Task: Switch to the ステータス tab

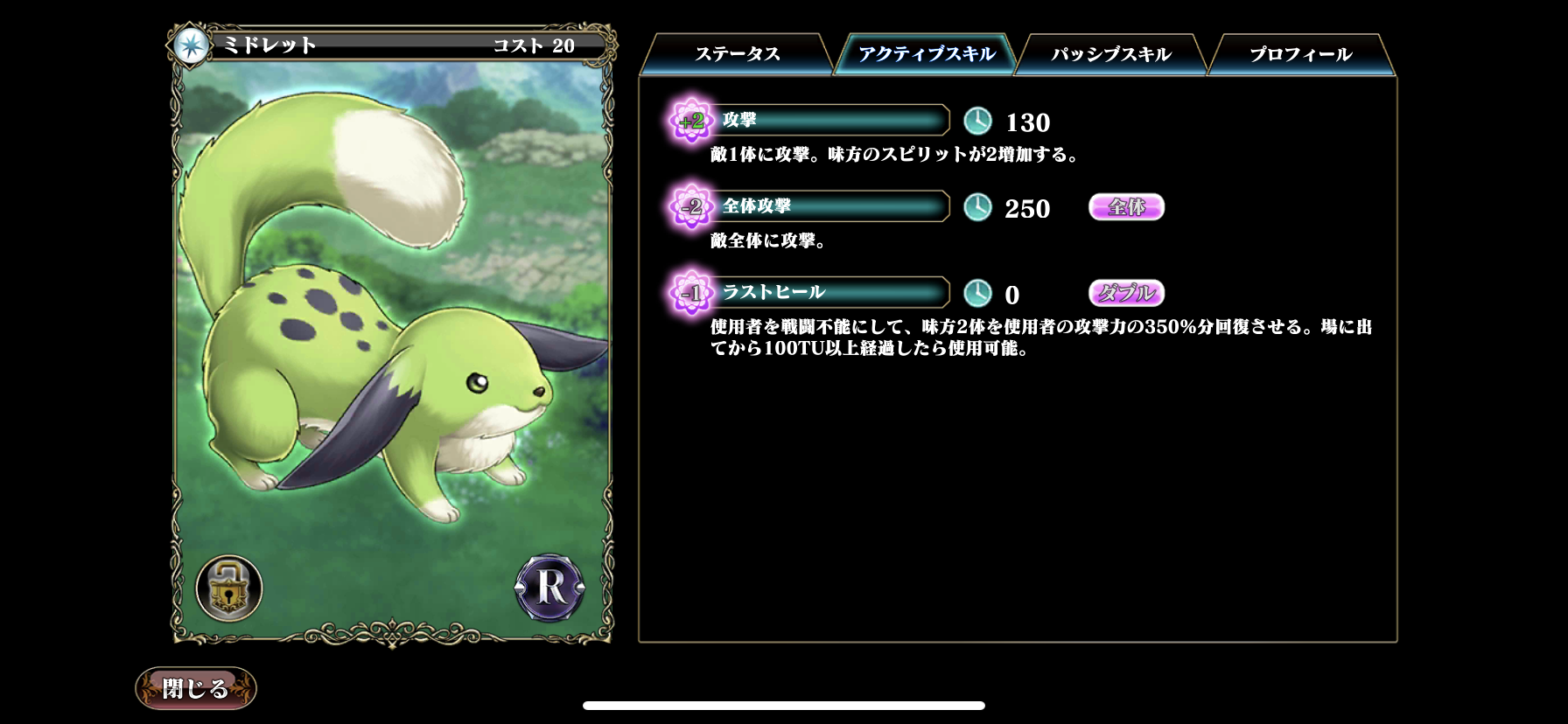Action: coord(739,53)
